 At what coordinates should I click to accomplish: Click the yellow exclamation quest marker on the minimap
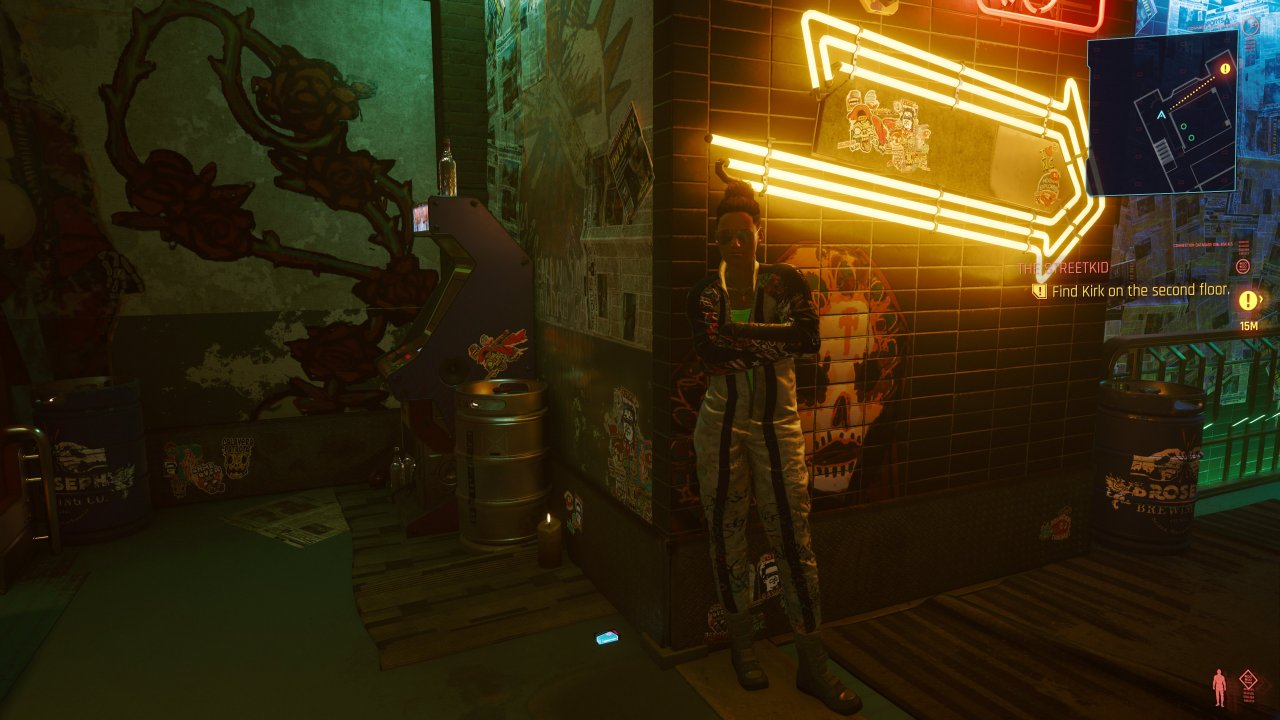(1224, 68)
